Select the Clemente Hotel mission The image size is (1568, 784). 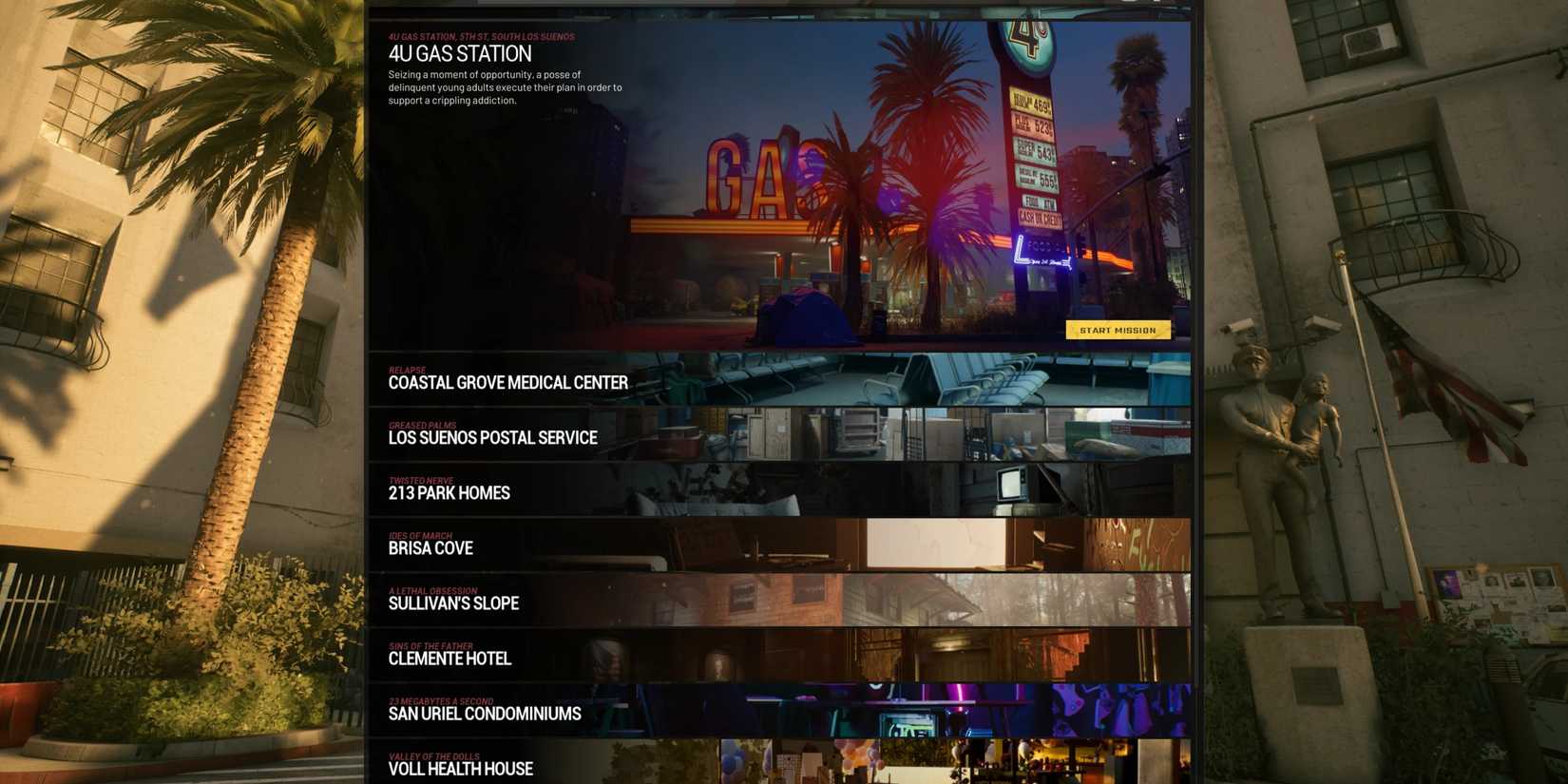[x=449, y=659]
